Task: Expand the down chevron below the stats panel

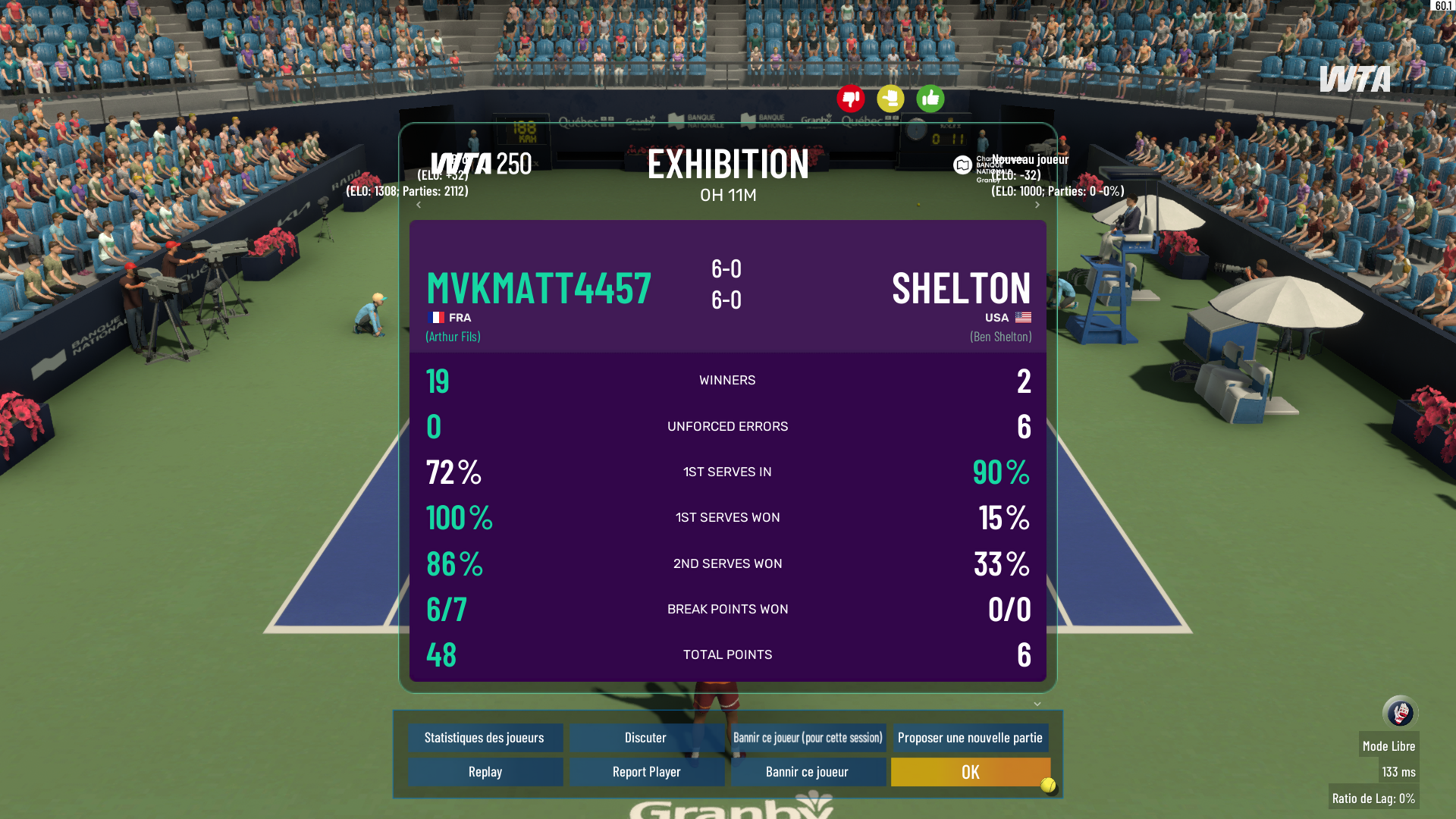Action: (x=1037, y=704)
